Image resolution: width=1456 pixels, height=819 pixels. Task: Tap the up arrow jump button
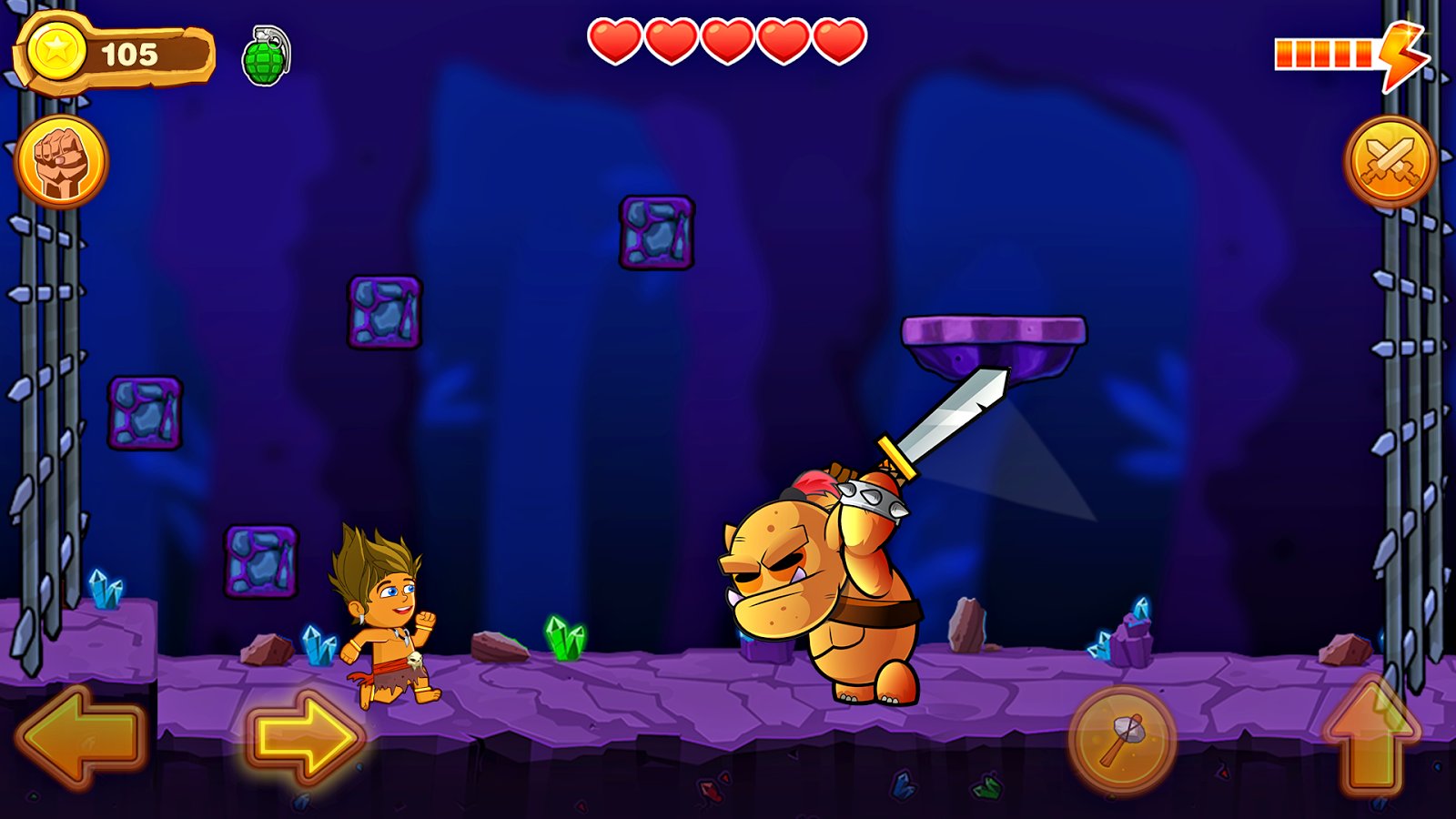point(1371,737)
